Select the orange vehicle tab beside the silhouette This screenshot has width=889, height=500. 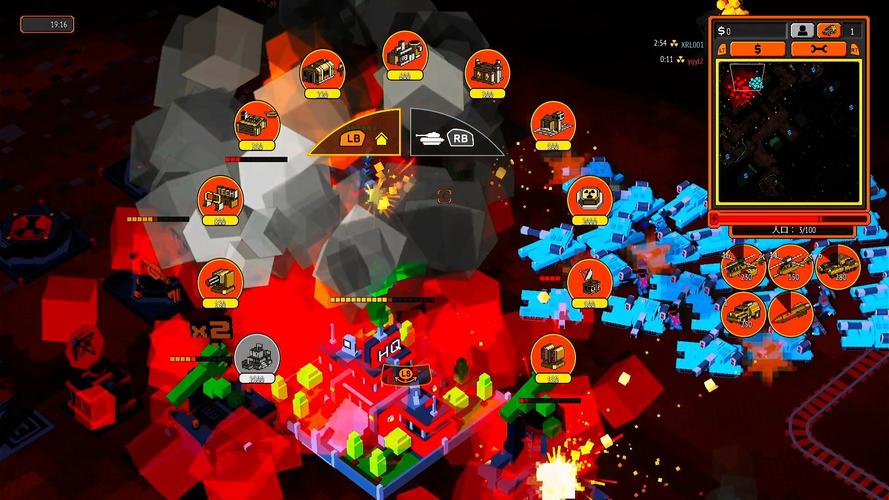pos(829,31)
